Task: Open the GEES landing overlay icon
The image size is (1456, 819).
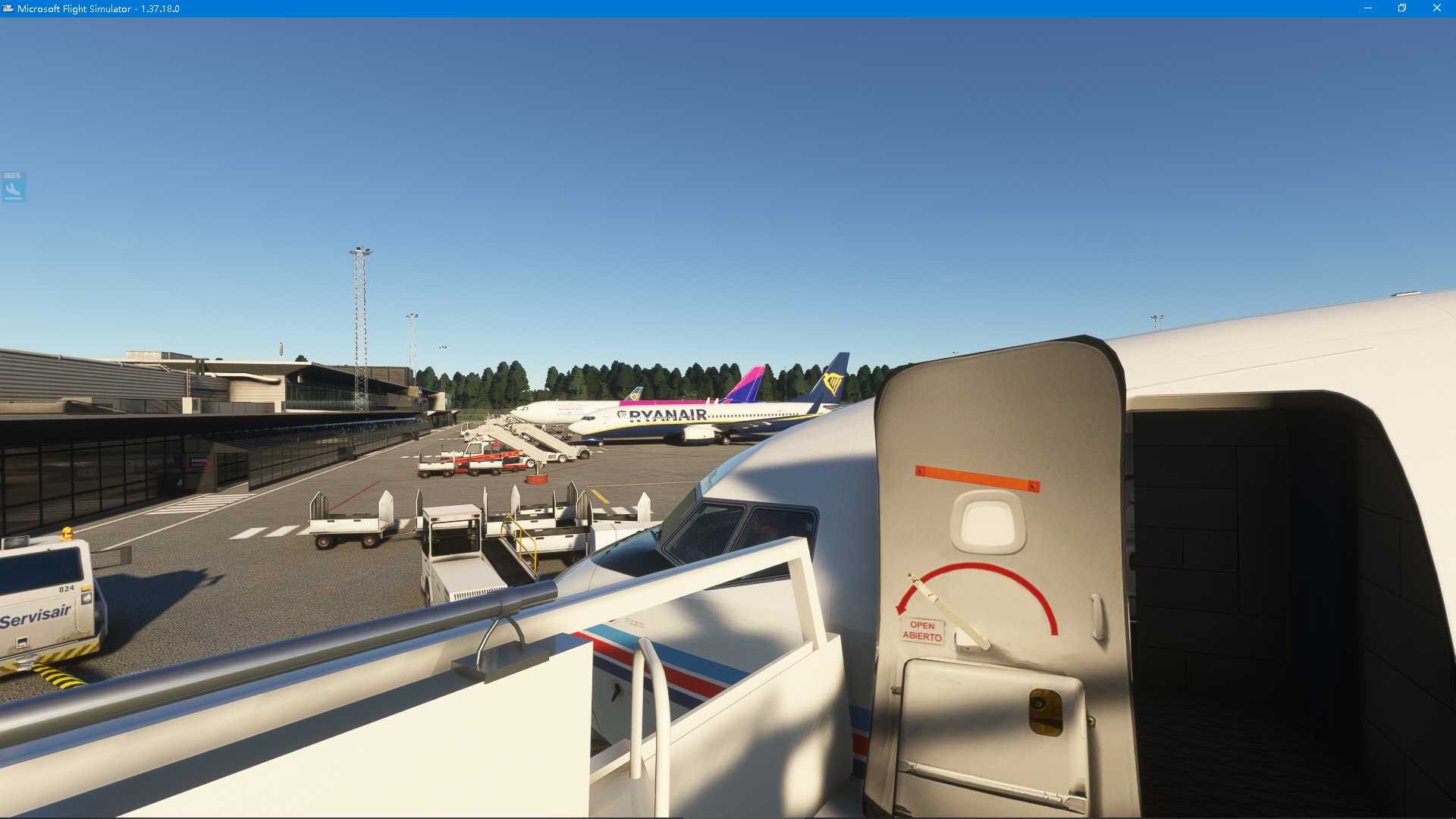Action: point(13,187)
